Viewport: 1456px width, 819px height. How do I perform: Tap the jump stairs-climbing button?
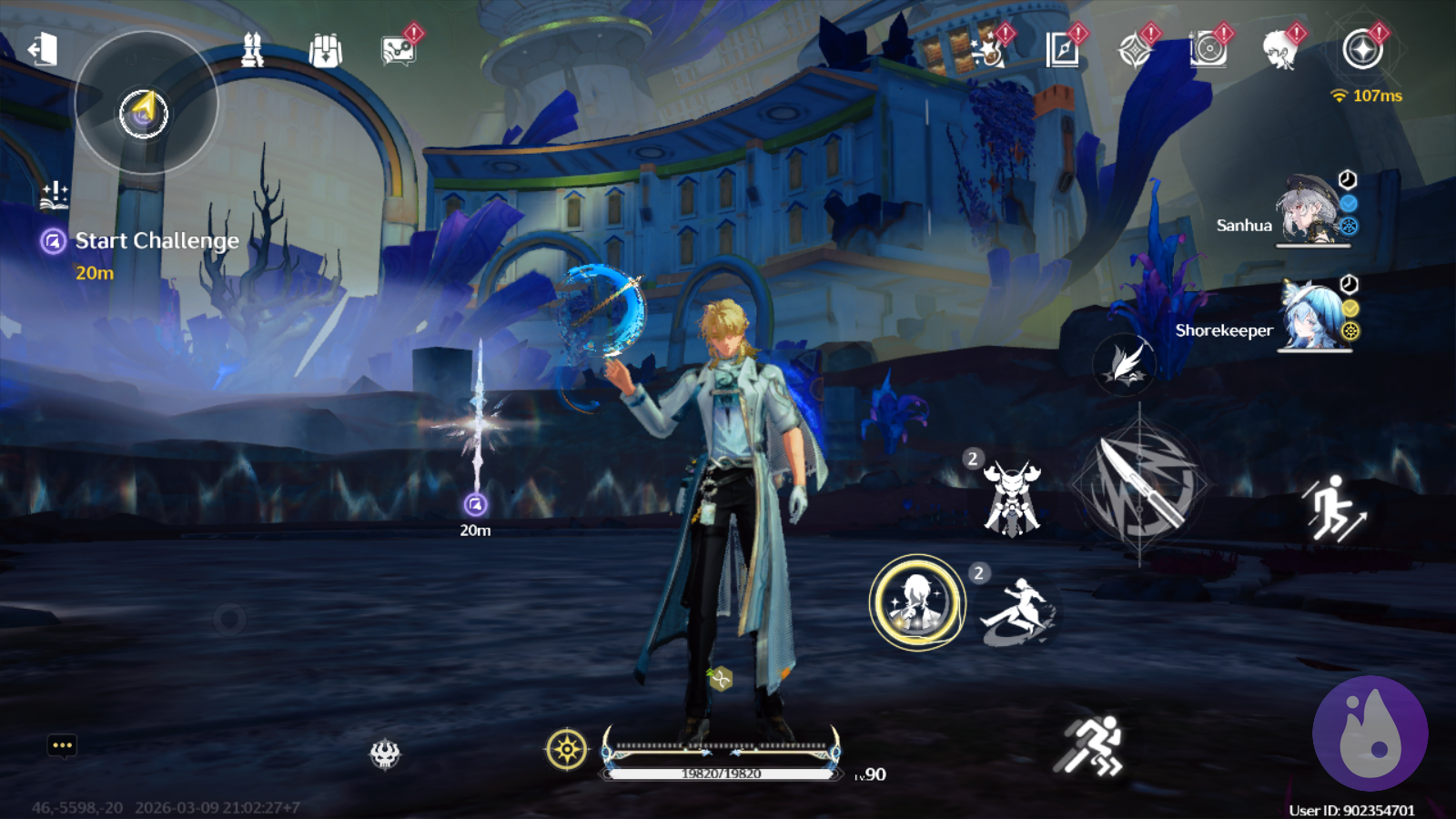point(1335,508)
